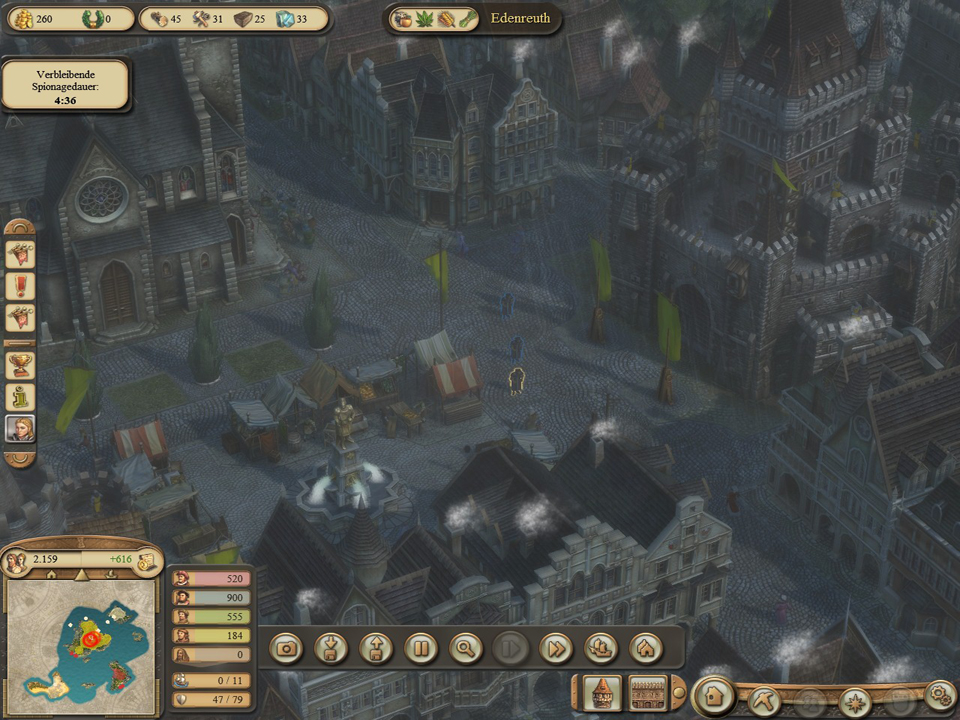Select the blonde character portrait
Screen dimensions: 960x720
tap(20, 429)
